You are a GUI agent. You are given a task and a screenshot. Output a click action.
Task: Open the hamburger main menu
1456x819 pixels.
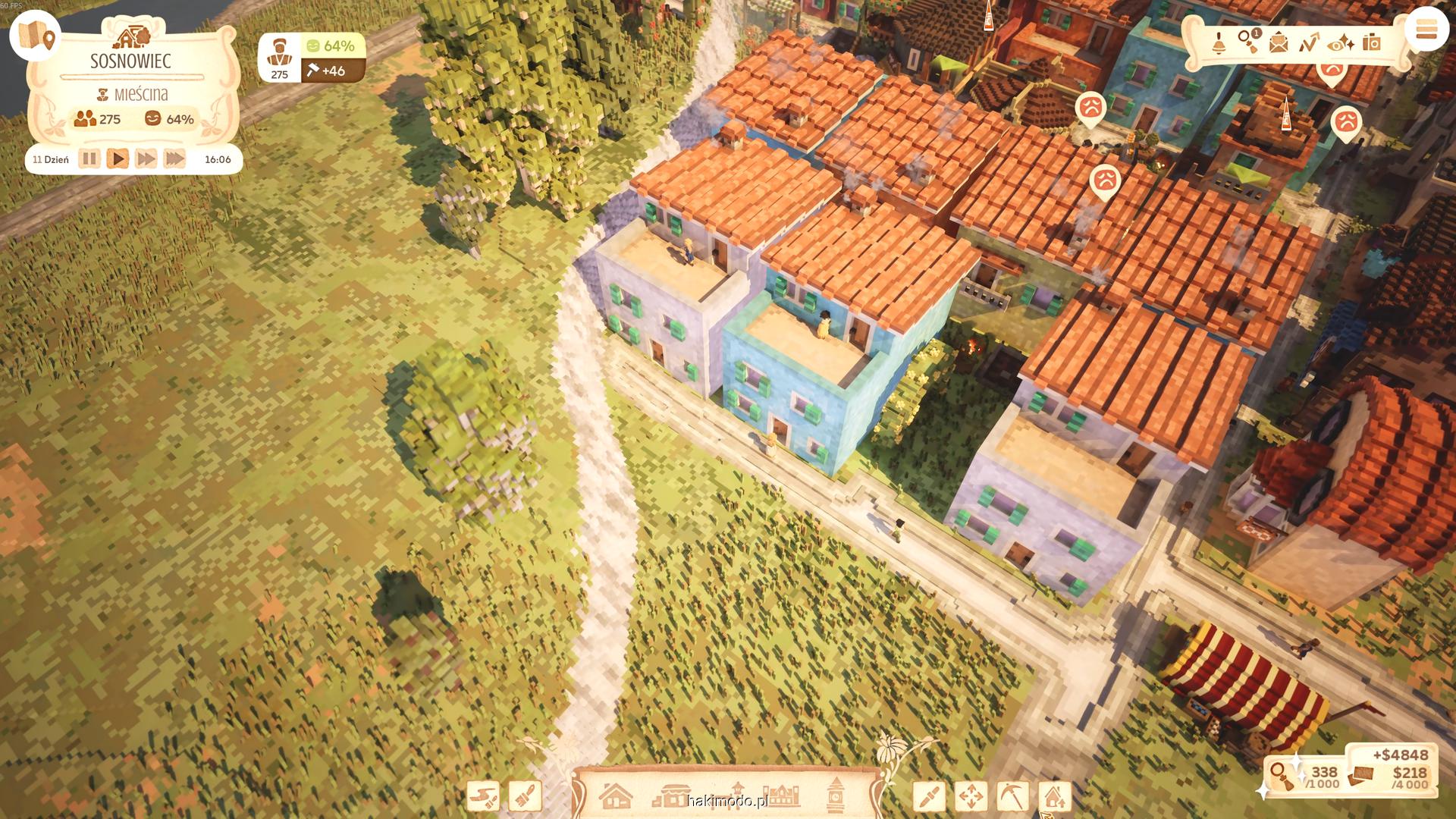point(1426,31)
